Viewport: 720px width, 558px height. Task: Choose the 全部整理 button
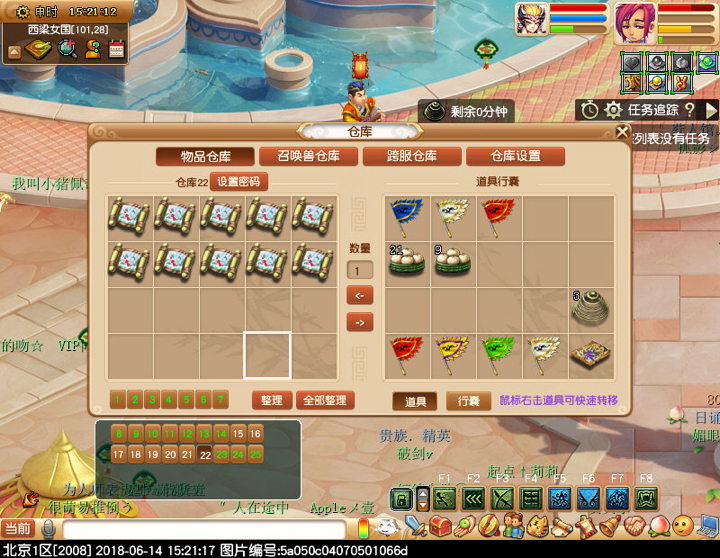click(x=325, y=400)
